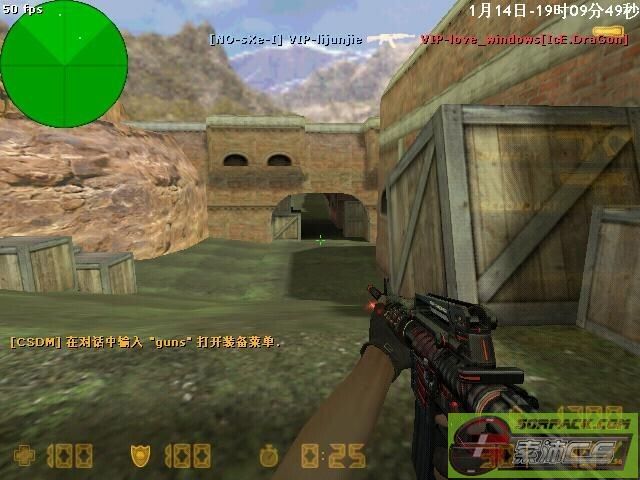This screenshot has width=640, height=480.
Task: Click the CSDM guns chat message
Action: click(146, 342)
